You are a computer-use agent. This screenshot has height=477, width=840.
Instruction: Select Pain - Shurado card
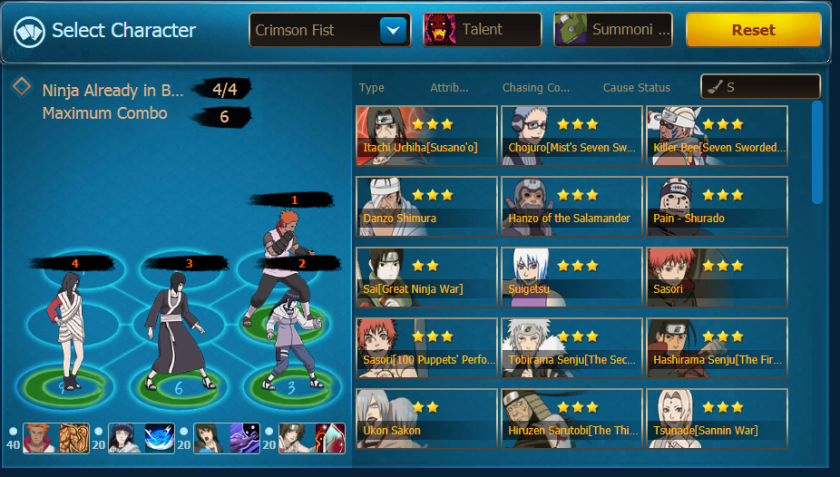pos(717,206)
